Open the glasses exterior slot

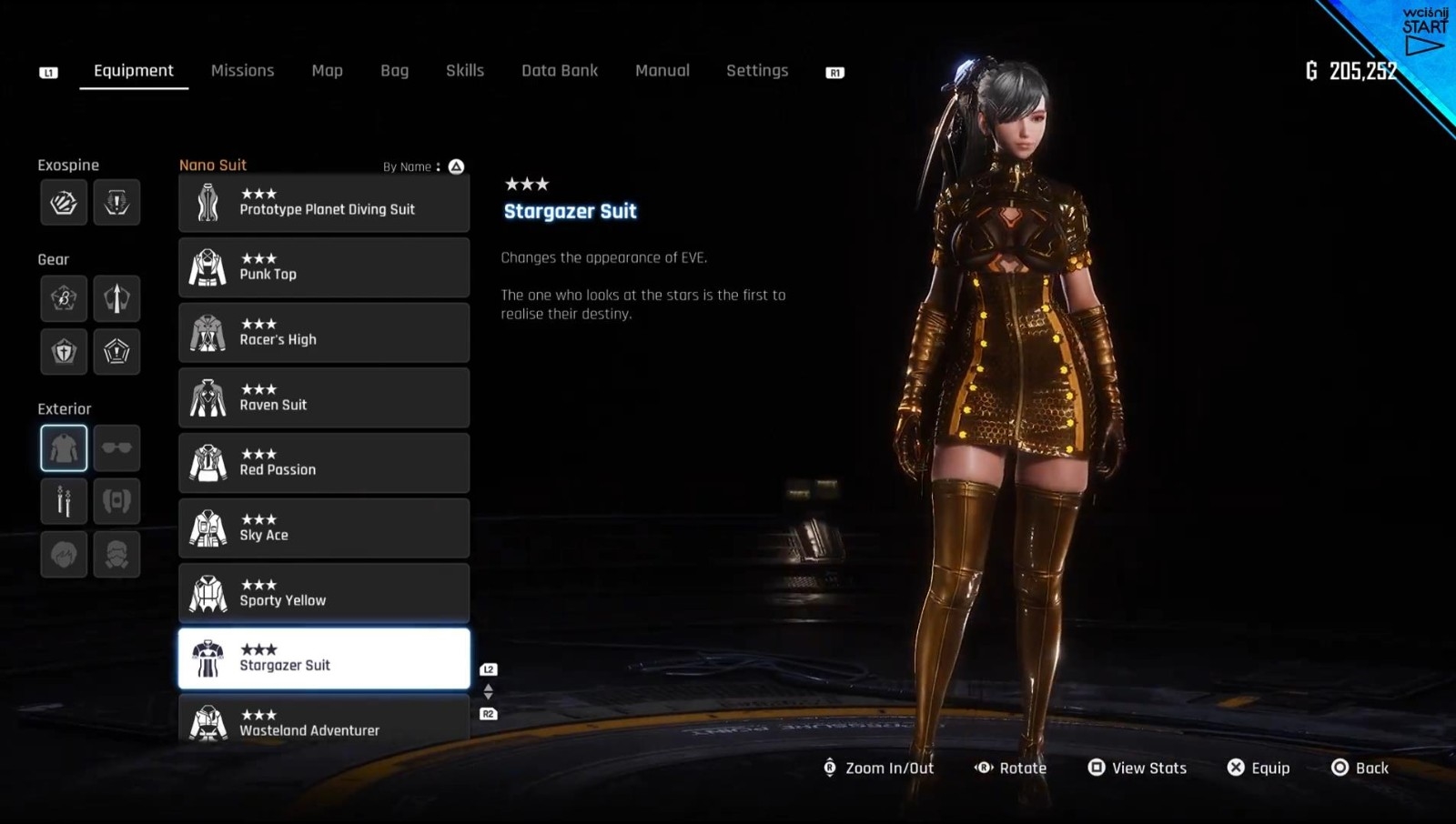coord(116,447)
